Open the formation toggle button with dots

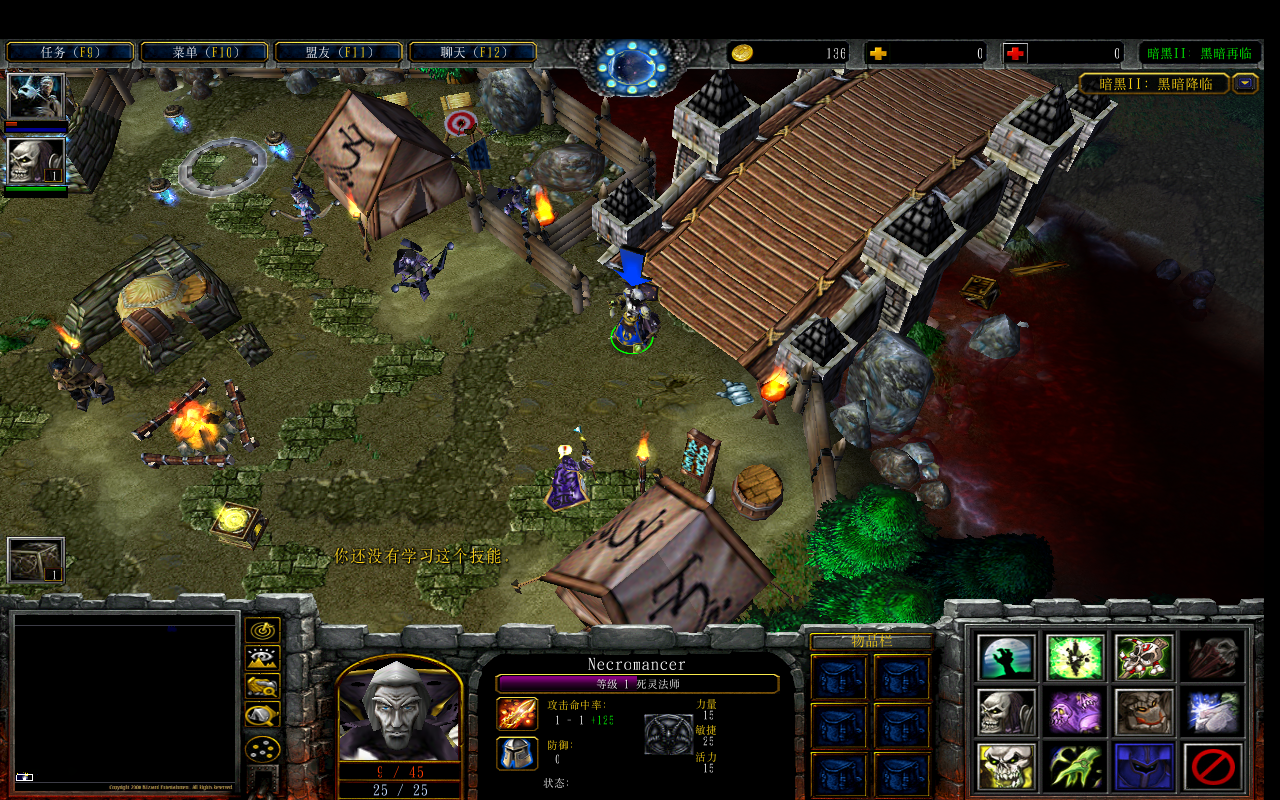coord(262,748)
